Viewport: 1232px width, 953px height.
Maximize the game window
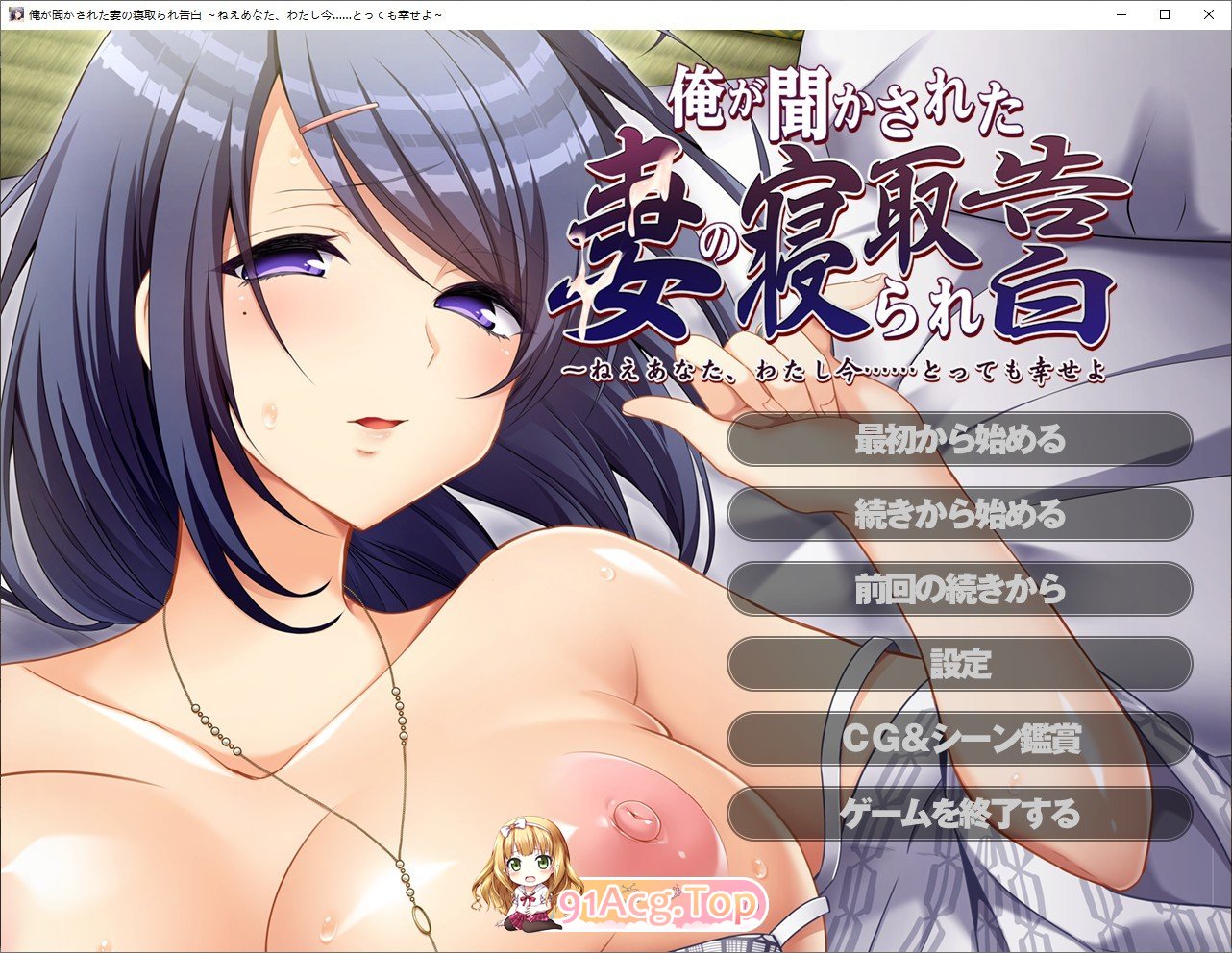click(x=1163, y=14)
